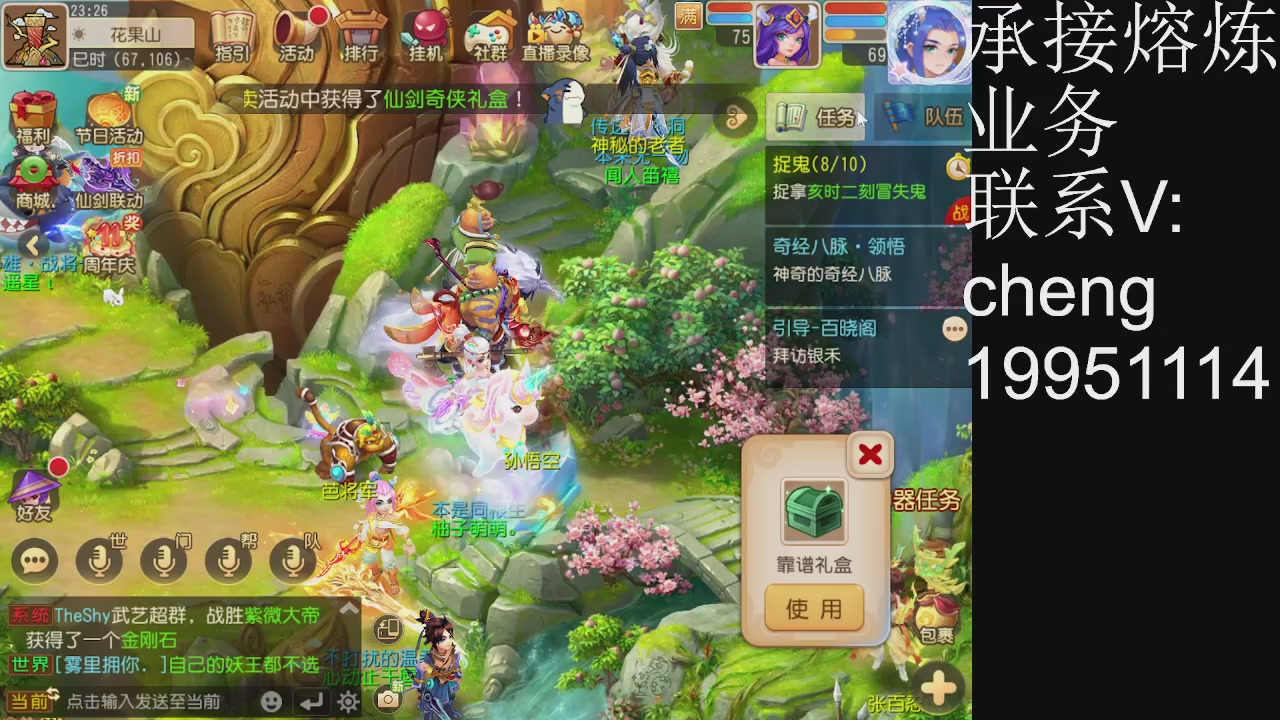Toggle the 帮 guild channel voice mic
This screenshot has height=720, width=1280.
point(228,560)
